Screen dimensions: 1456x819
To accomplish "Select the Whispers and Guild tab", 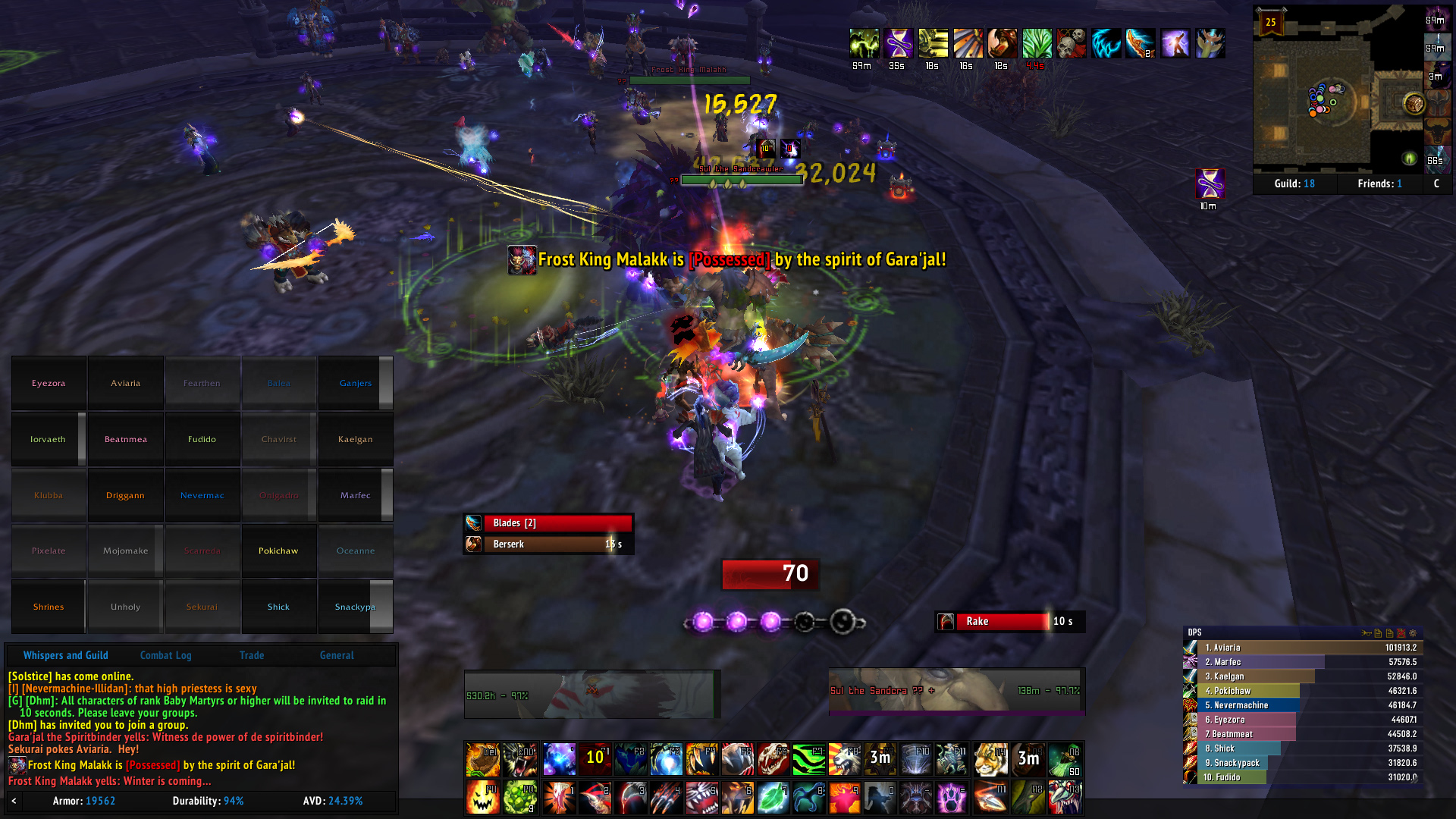I will coord(65,655).
